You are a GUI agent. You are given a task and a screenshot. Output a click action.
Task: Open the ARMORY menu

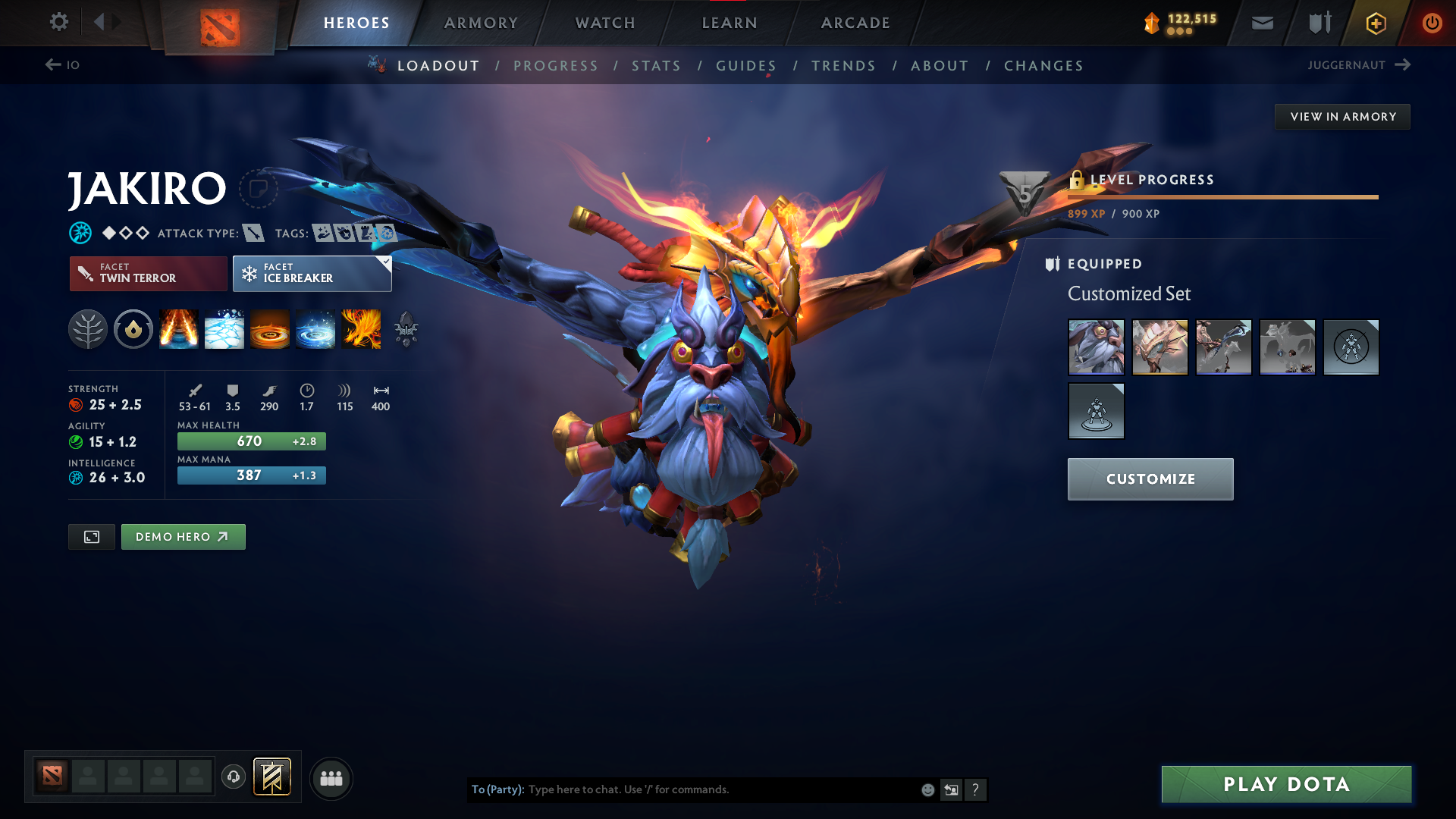pyautogui.click(x=480, y=23)
